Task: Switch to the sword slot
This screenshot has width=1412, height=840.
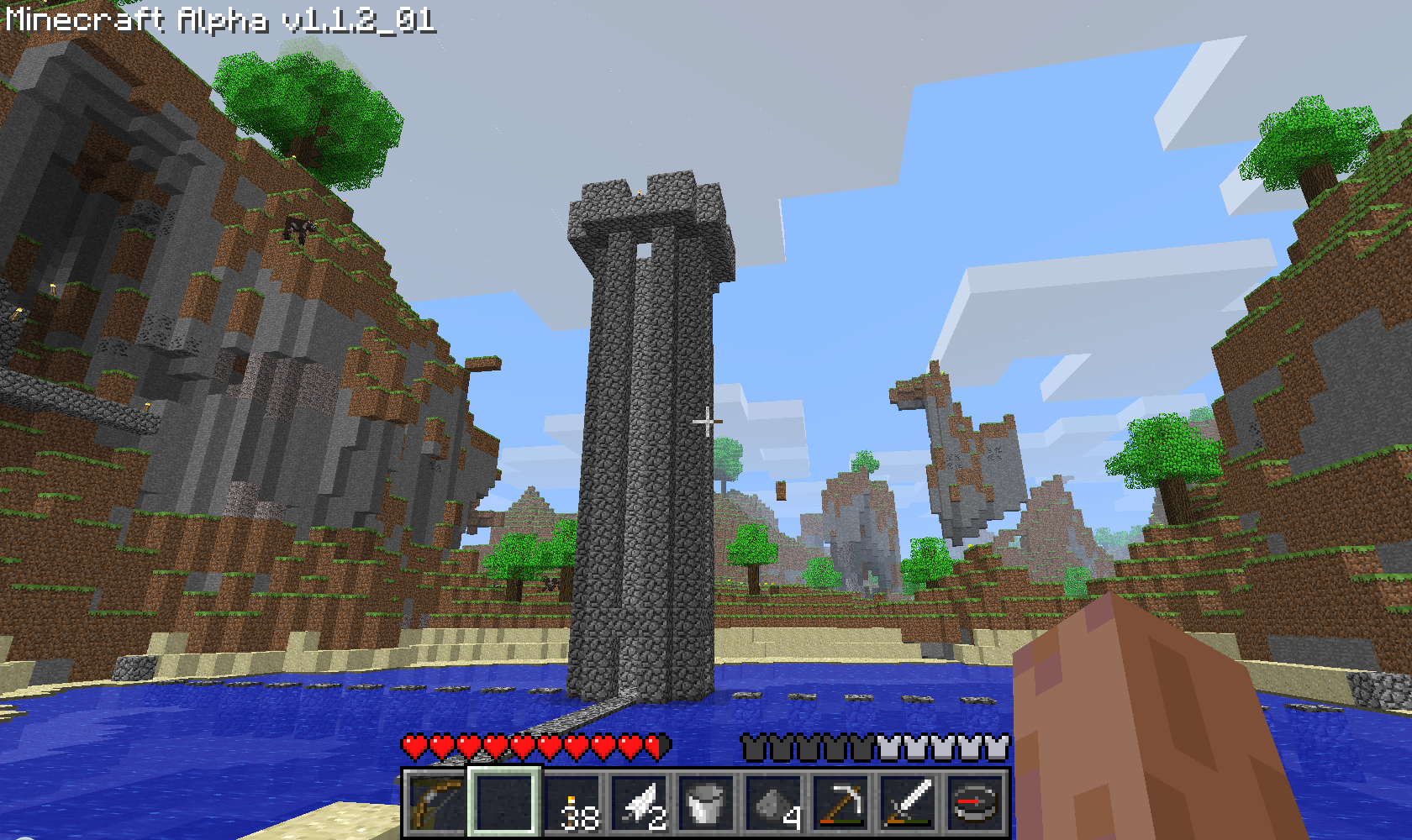Action: pos(909,803)
